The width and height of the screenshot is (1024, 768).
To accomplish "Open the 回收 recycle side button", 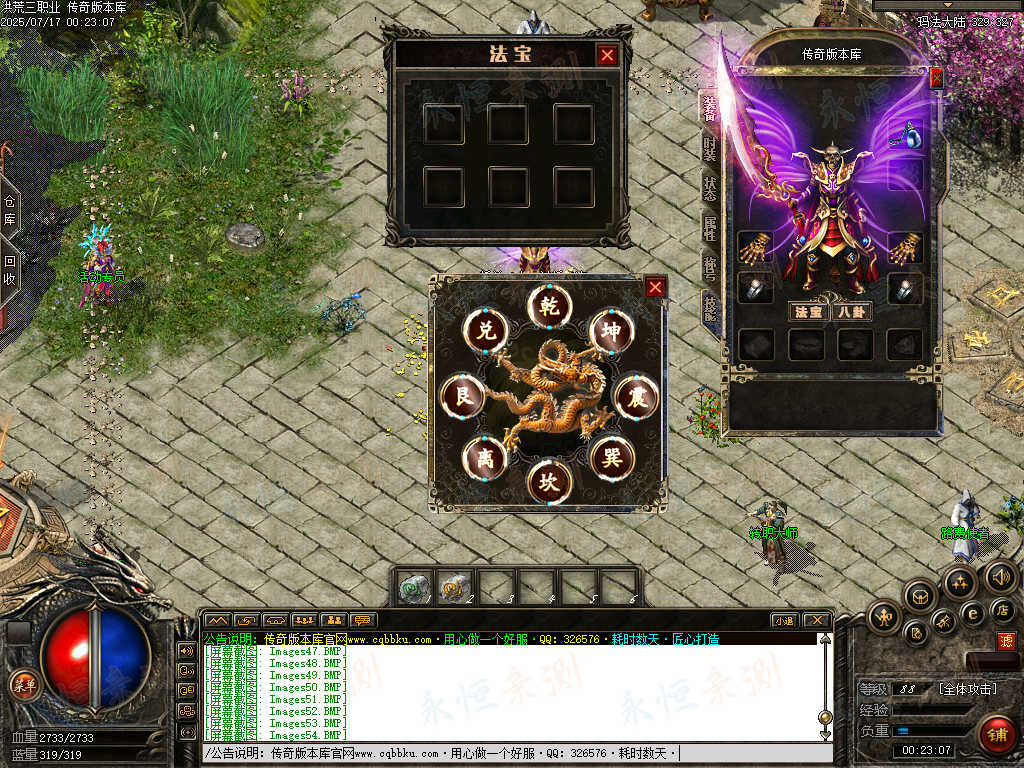I will coord(9,270).
